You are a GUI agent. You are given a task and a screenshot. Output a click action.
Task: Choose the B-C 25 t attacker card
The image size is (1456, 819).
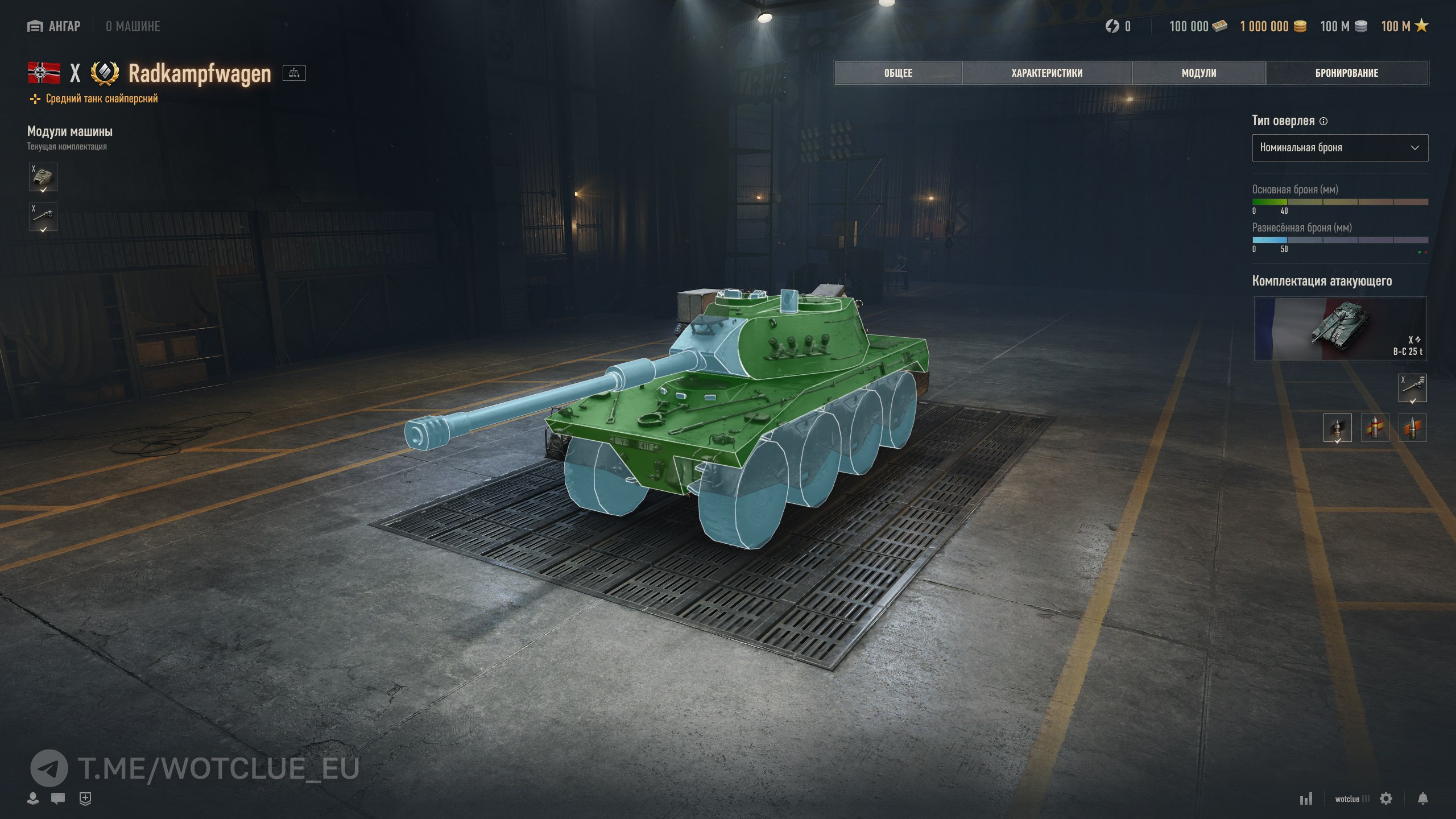[1339, 329]
